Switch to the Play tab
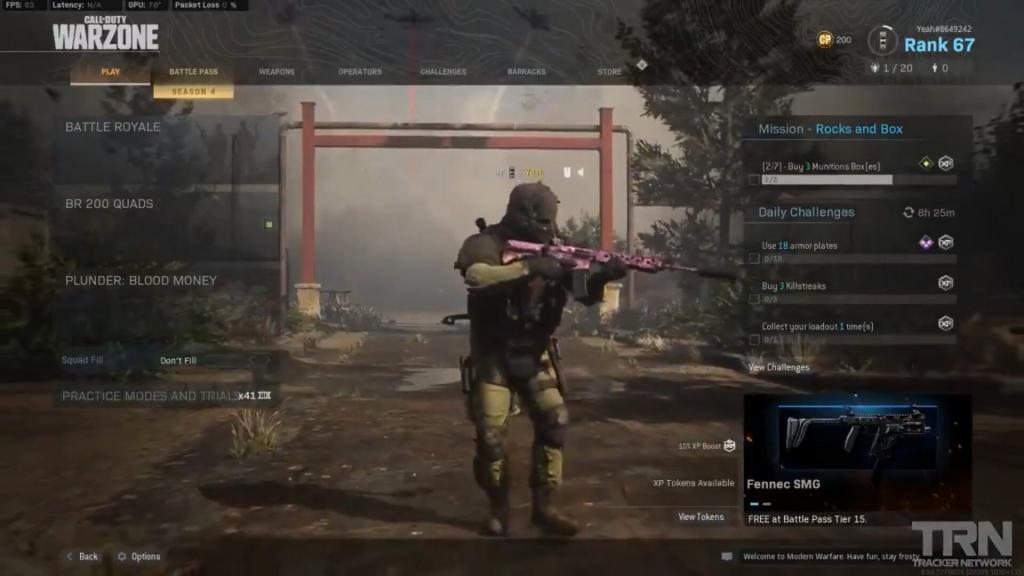The width and height of the screenshot is (1024, 576). [x=110, y=72]
